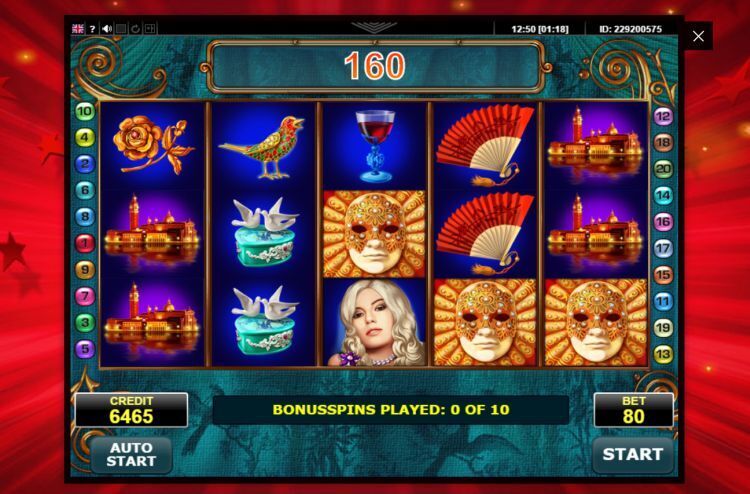Click the circular refresh arrow icon

click(136, 29)
